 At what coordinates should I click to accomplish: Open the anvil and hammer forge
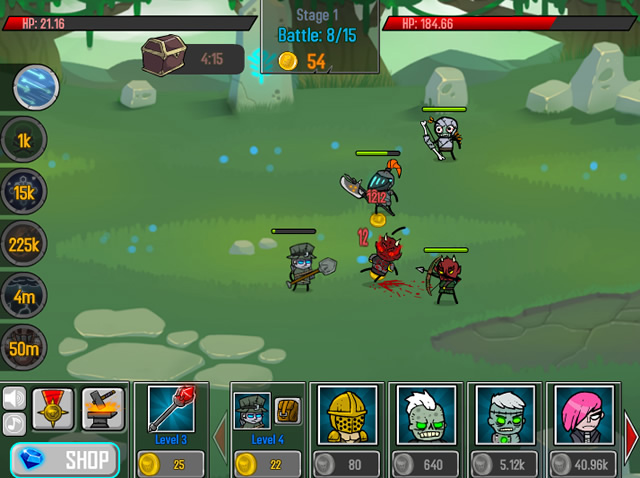103,409
